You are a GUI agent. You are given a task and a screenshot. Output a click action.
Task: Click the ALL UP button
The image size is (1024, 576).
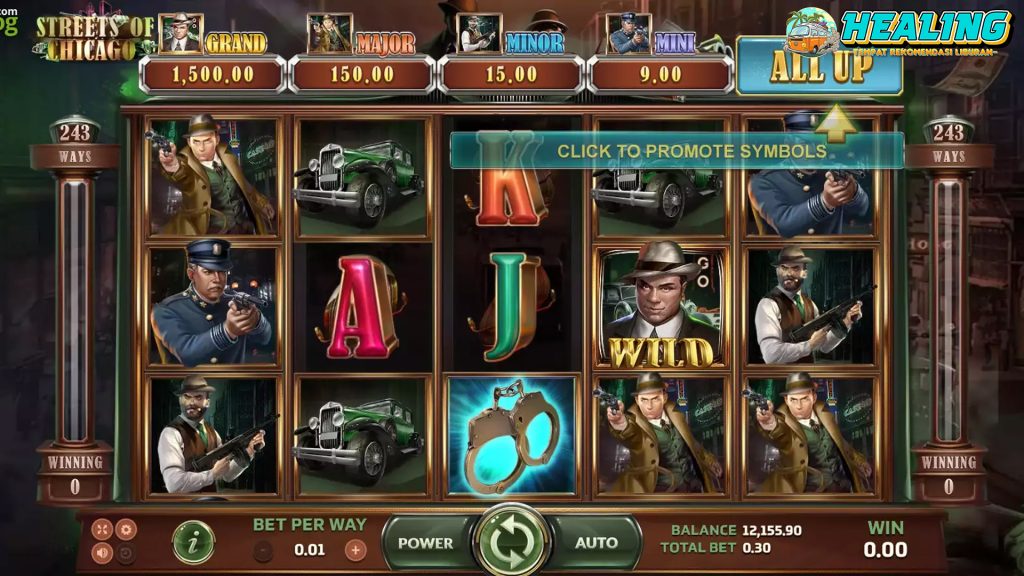(819, 67)
